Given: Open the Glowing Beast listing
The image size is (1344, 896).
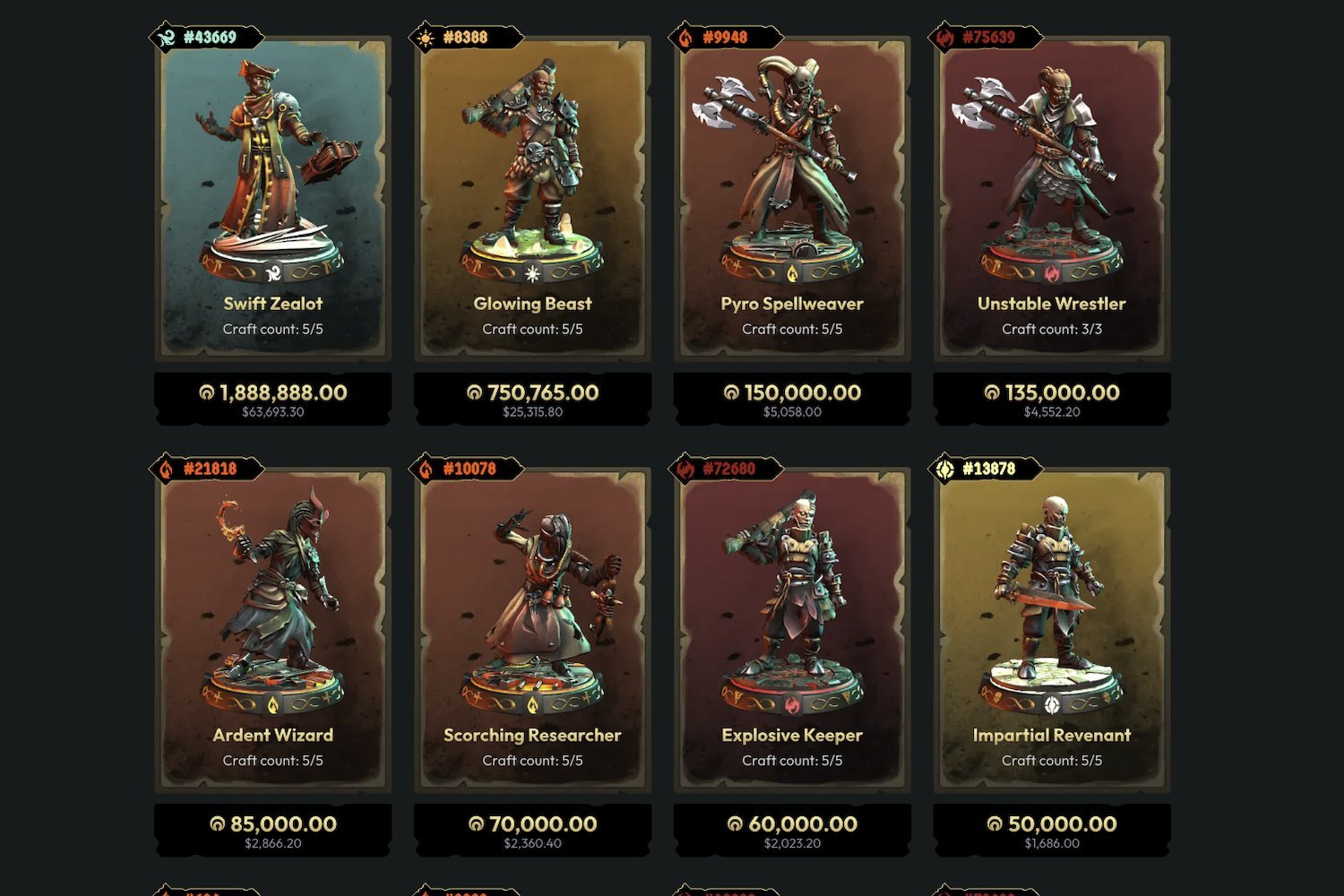Looking at the screenshot, I should [532, 197].
